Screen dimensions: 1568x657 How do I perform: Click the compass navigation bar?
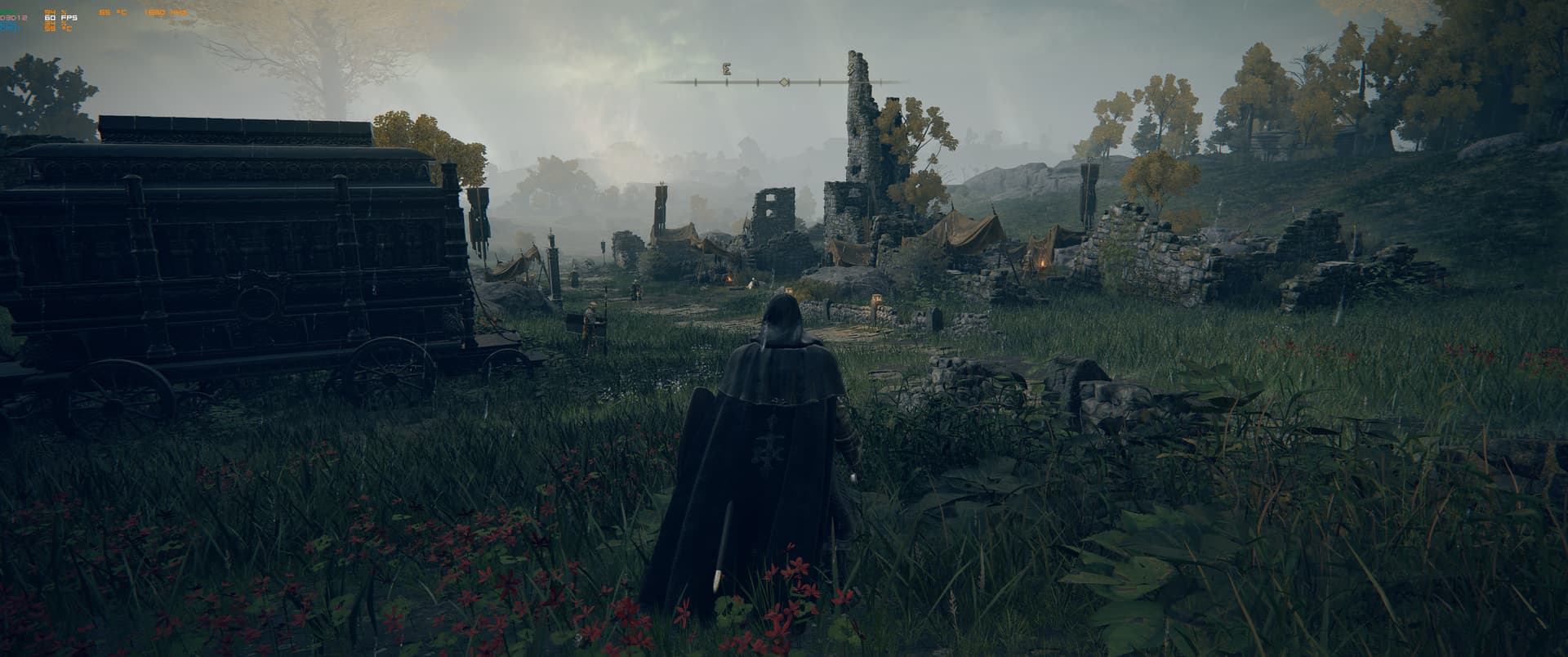click(x=782, y=82)
